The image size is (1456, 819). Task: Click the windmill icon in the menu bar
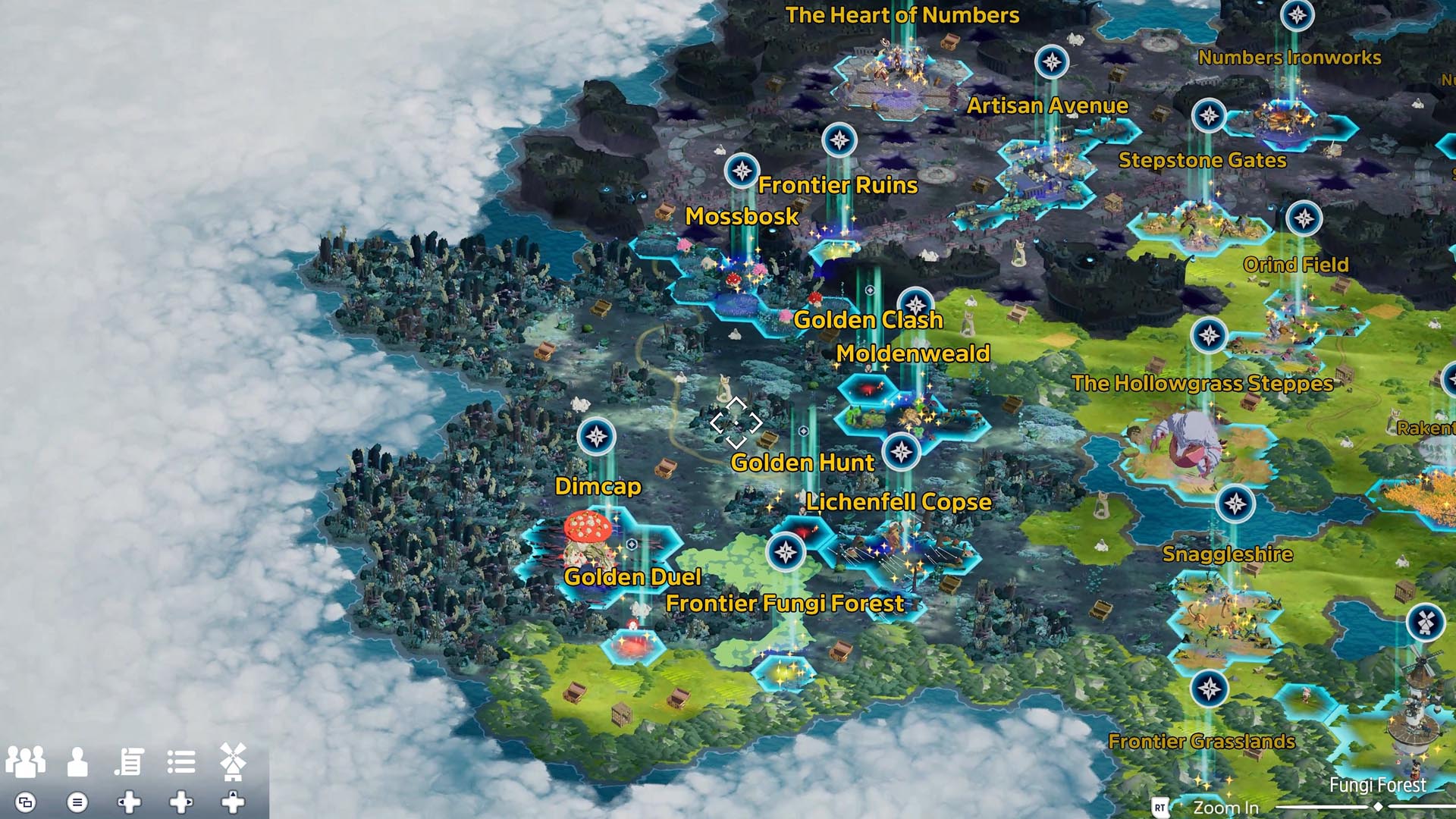pyautogui.click(x=233, y=761)
